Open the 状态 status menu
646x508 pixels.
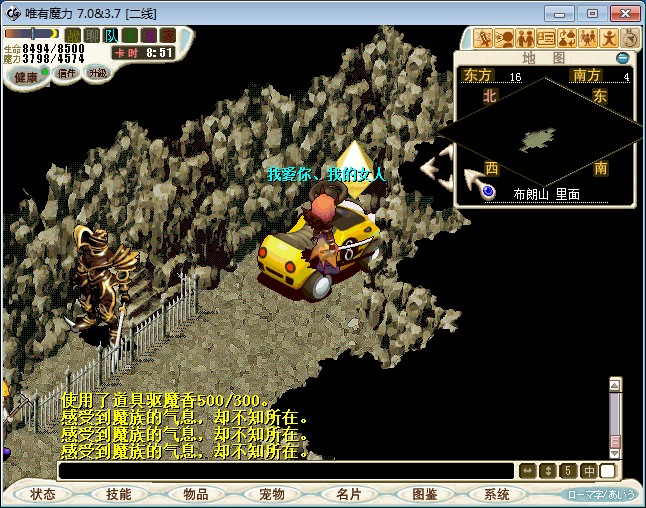(x=43, y=494)
